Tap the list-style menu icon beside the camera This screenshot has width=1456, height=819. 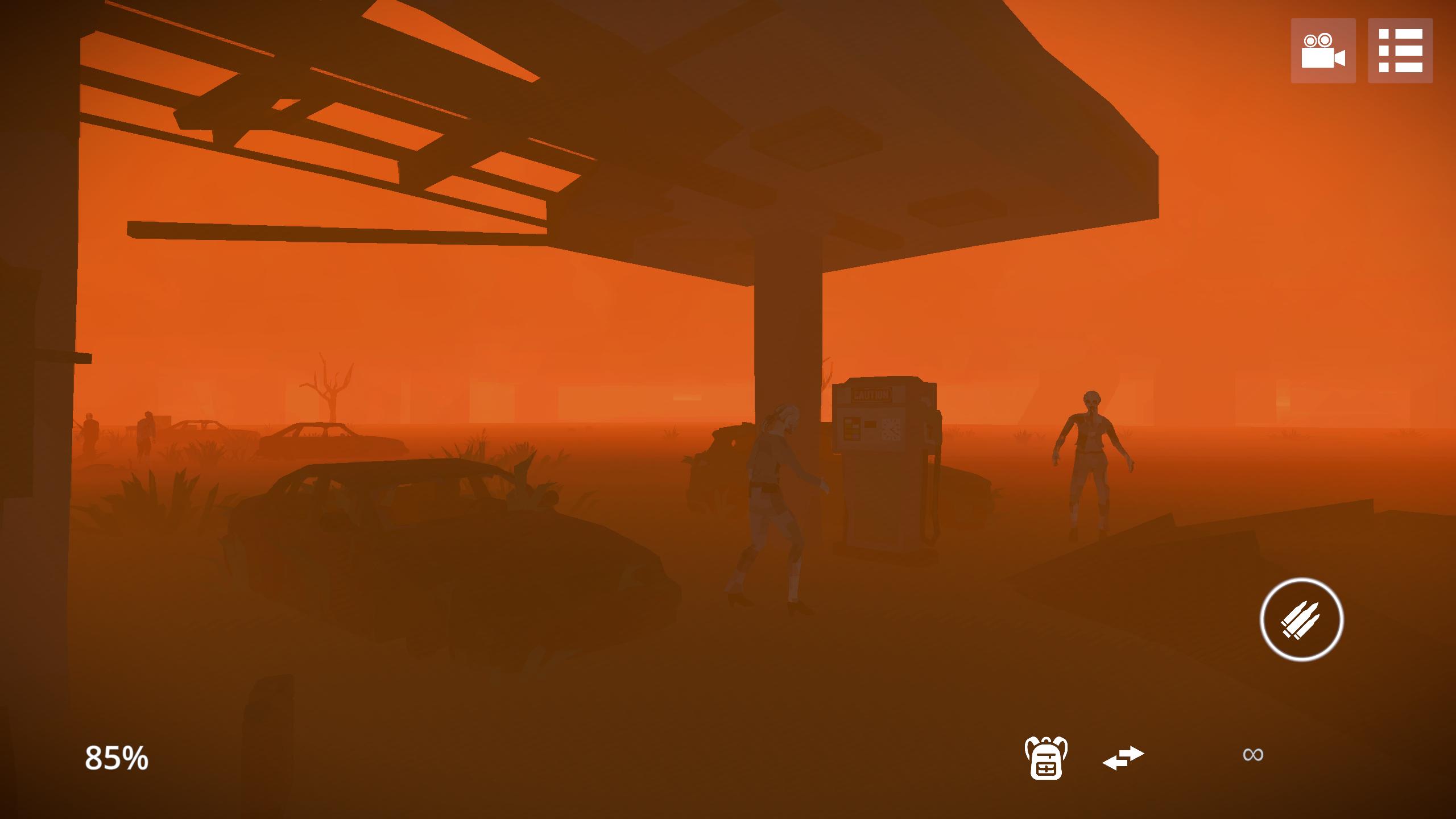(x=1402, y=51)
